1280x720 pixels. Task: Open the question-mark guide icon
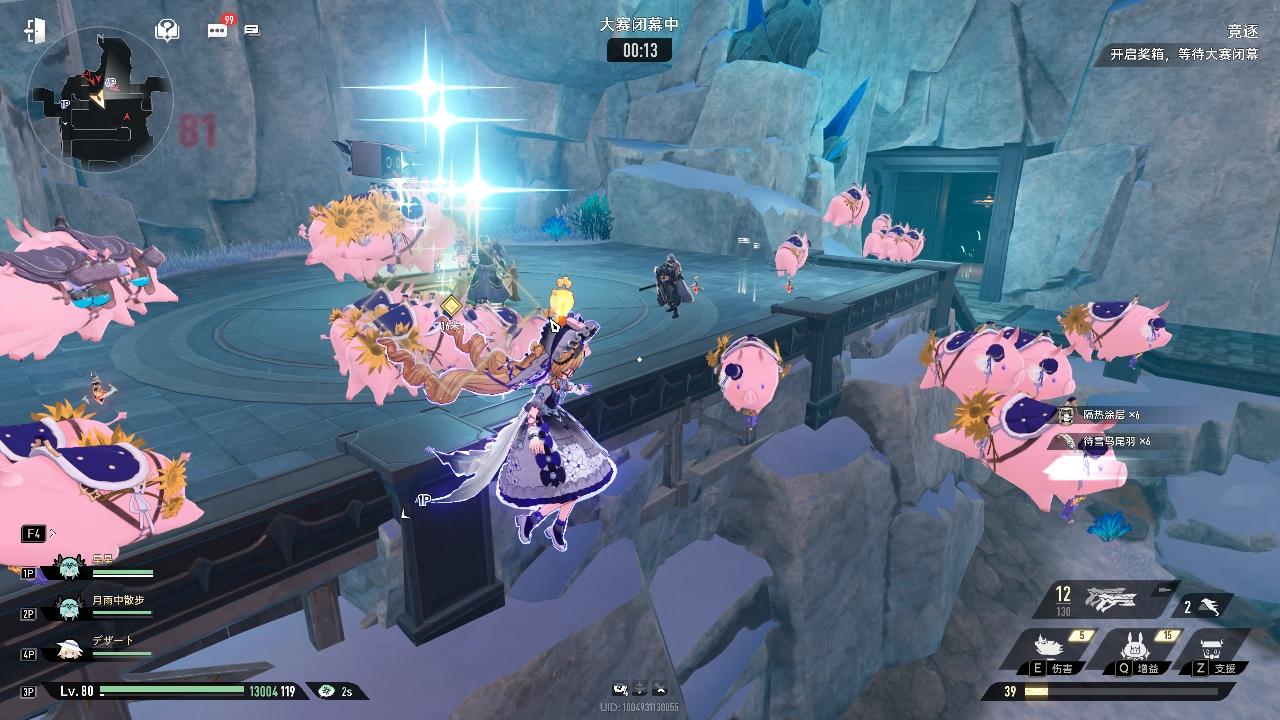click(x=167, y=30)
